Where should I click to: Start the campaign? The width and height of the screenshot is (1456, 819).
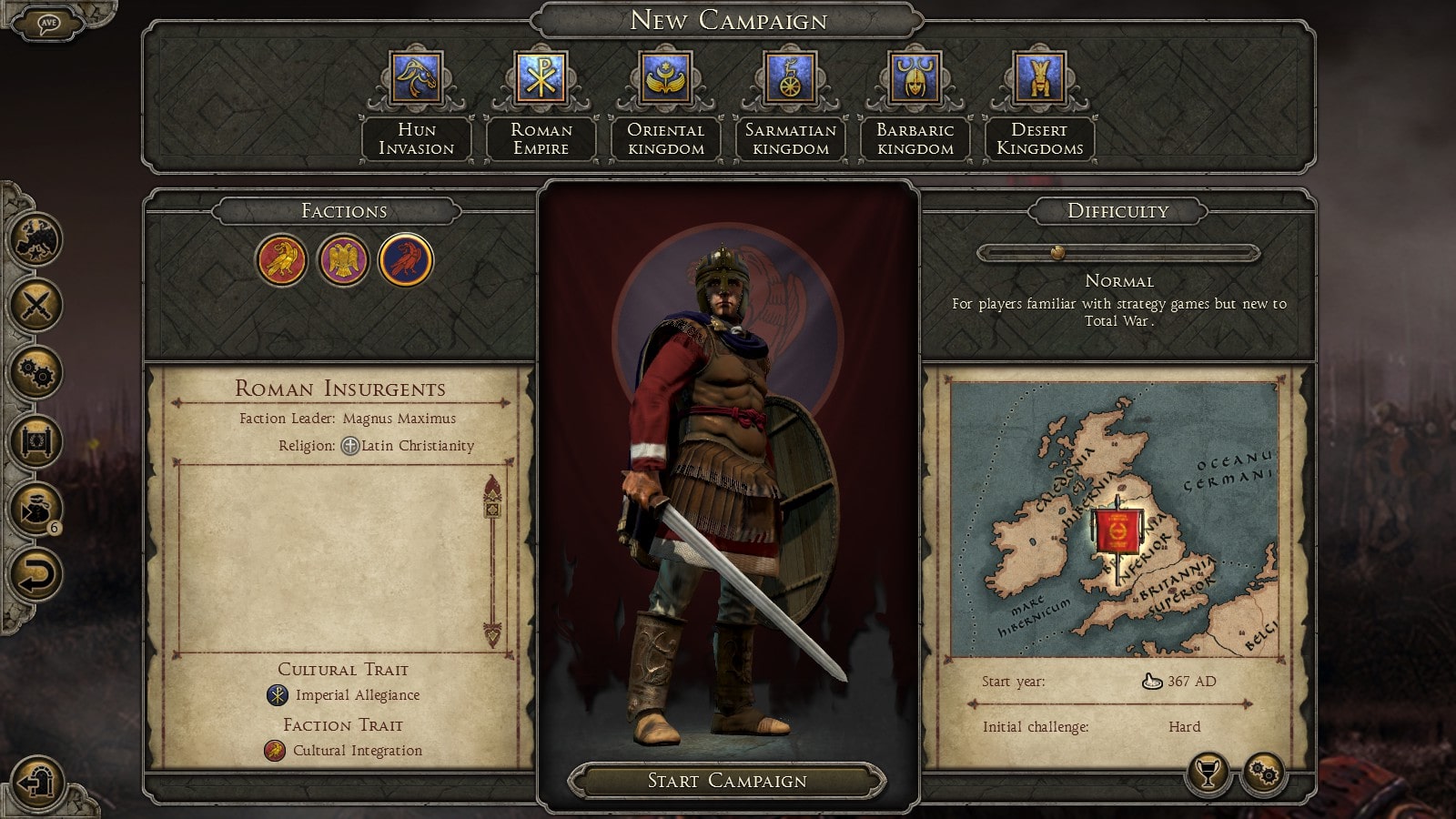tap(727, 781)
